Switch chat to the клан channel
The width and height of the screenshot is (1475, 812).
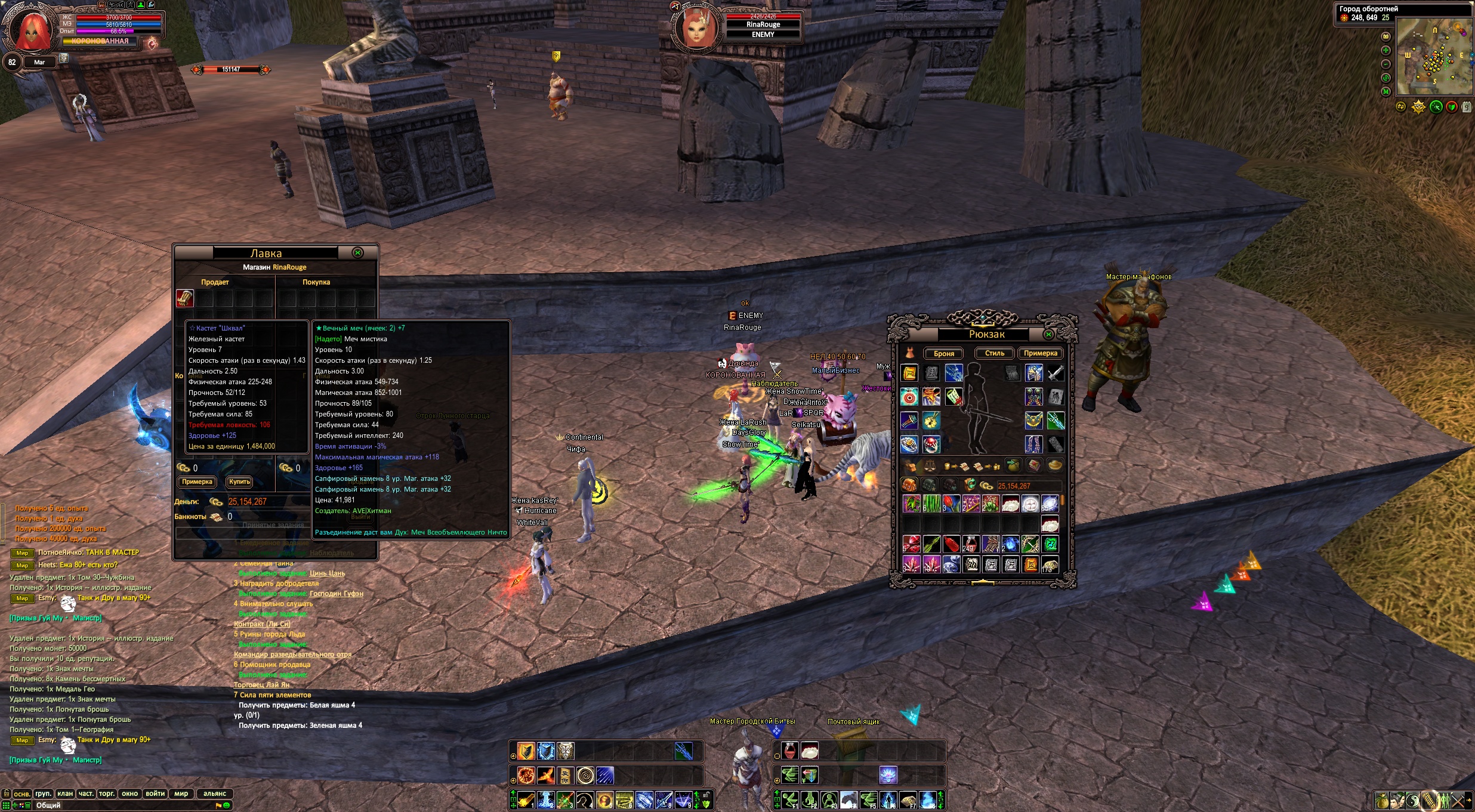point(65,794)
